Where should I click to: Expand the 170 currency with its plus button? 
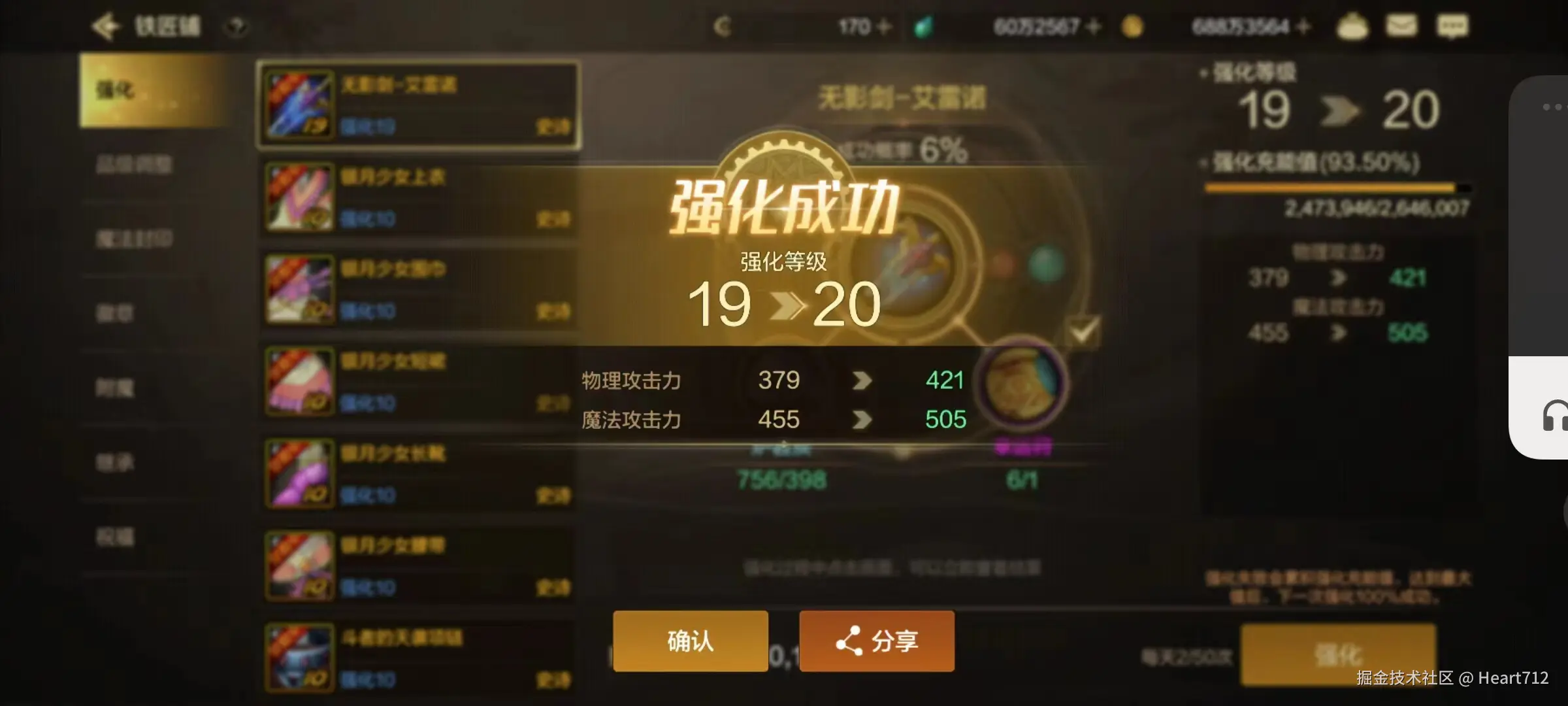click(x=884, y=26)
